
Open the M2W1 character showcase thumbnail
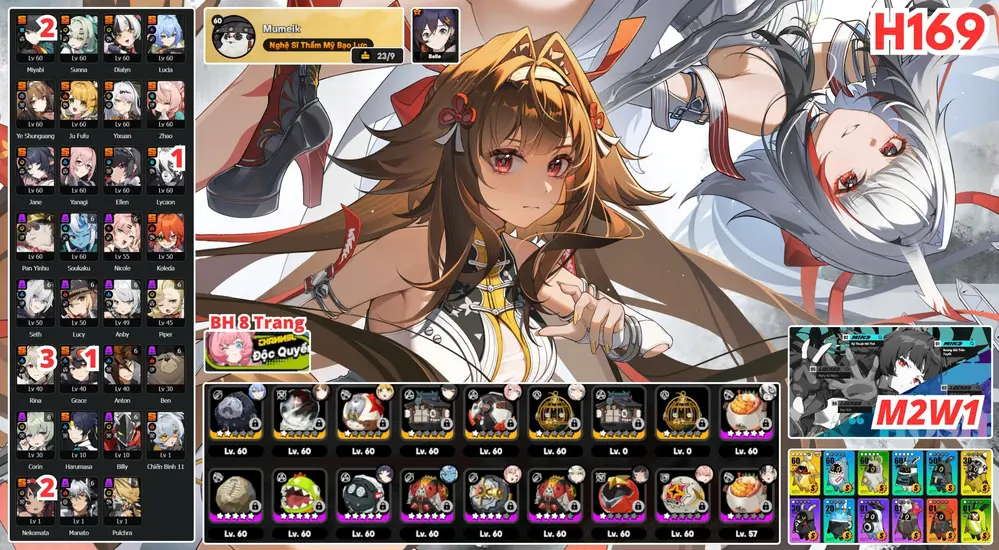[889, 380]
